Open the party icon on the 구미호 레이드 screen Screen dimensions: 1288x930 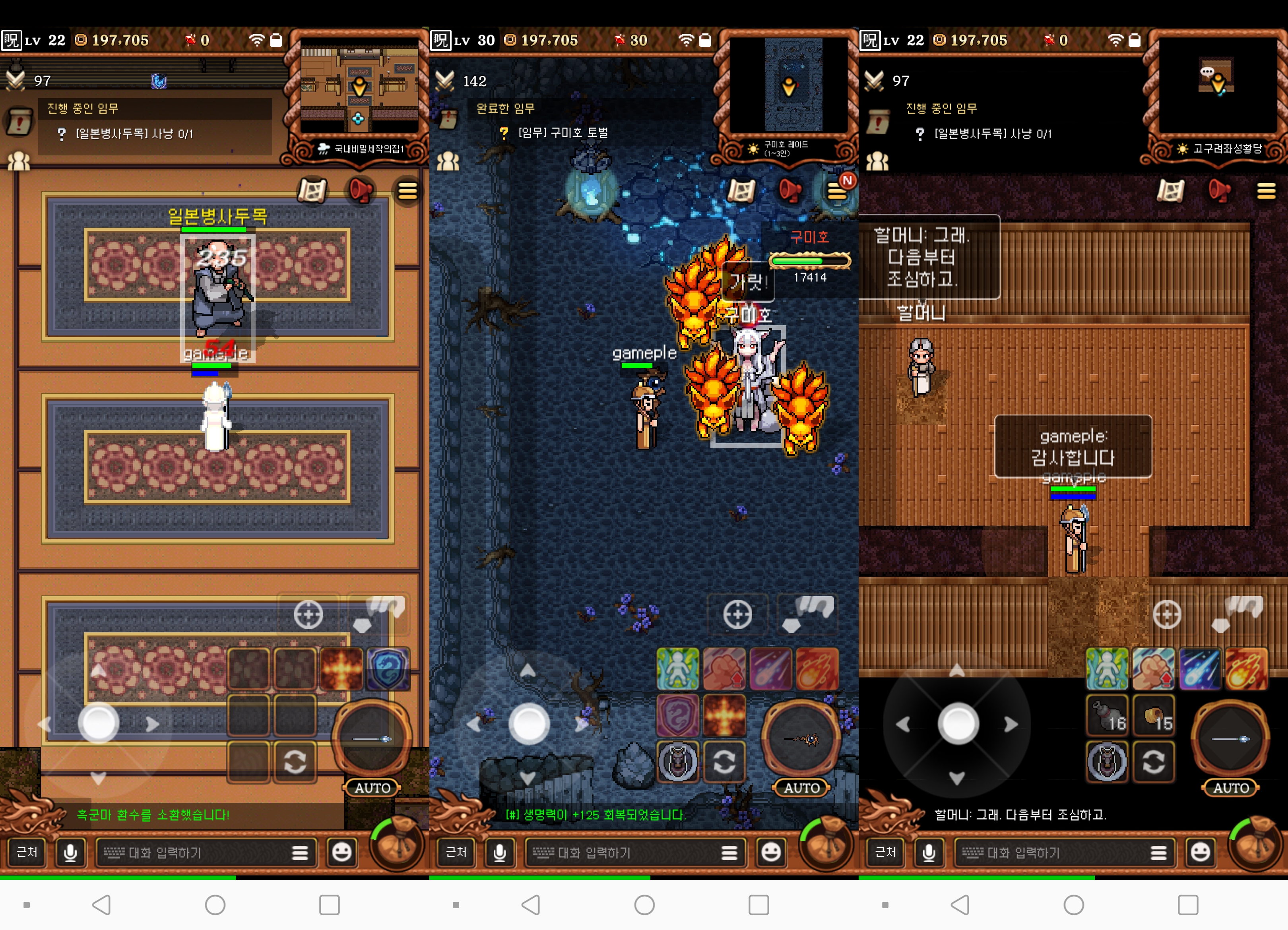448,161
